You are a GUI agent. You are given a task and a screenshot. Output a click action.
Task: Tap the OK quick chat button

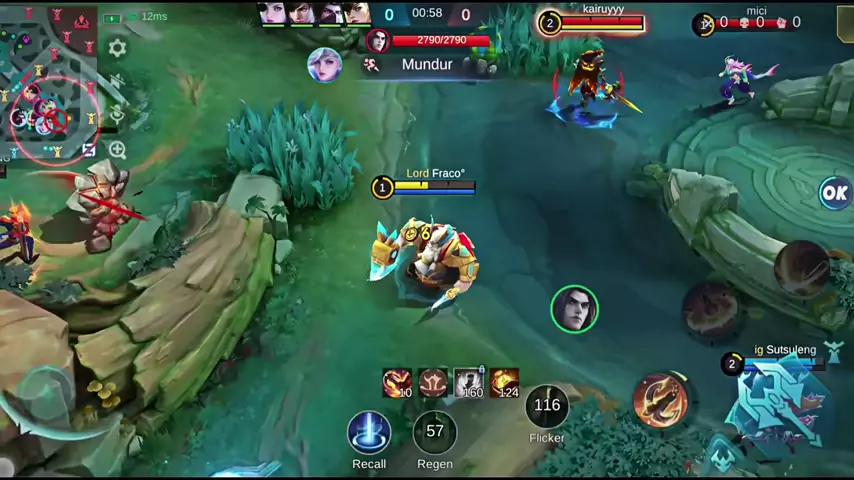pyautogui.click(x=834, y=193)
